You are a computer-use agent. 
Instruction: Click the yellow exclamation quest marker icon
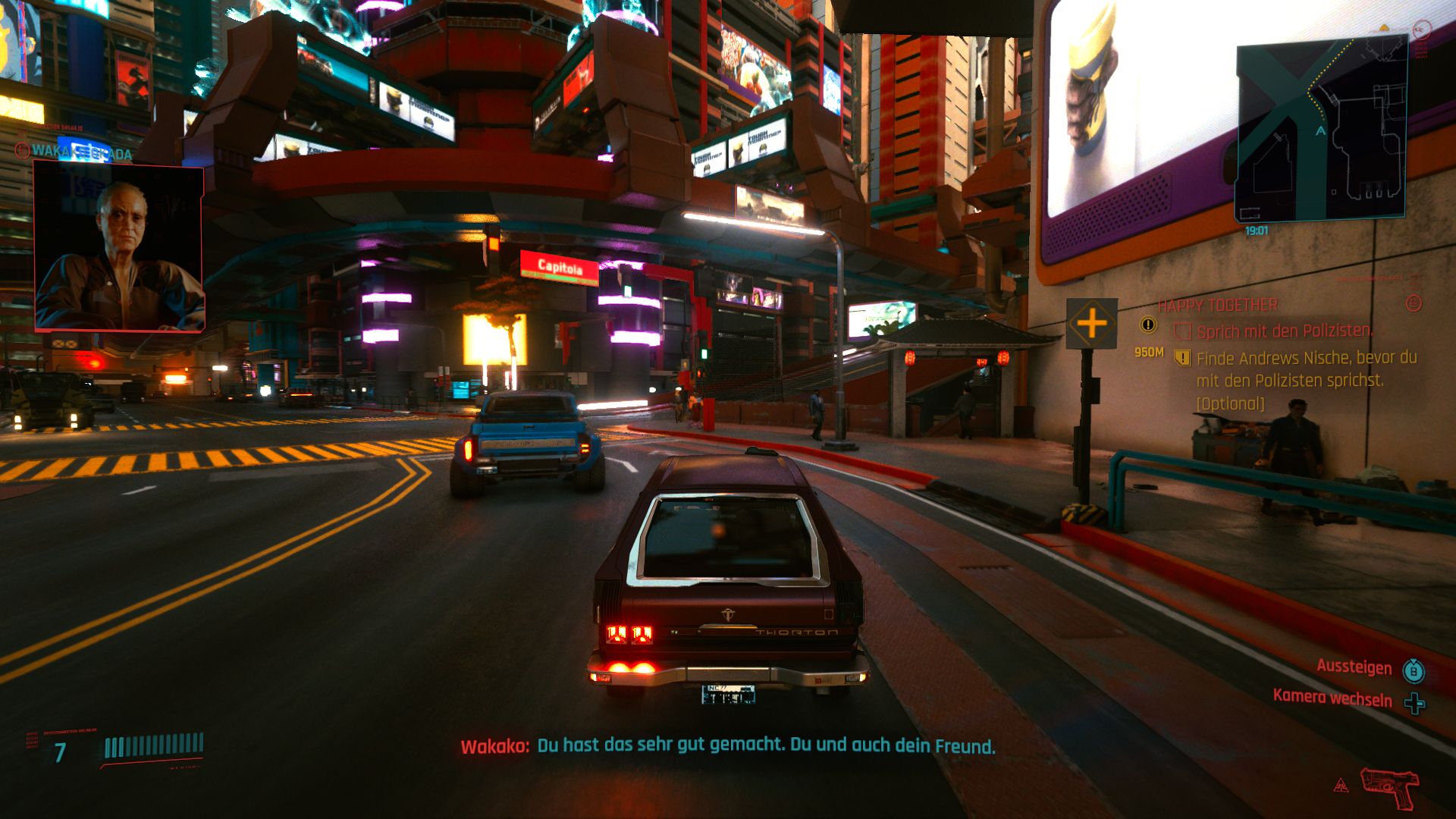[x=1148, y=325]
